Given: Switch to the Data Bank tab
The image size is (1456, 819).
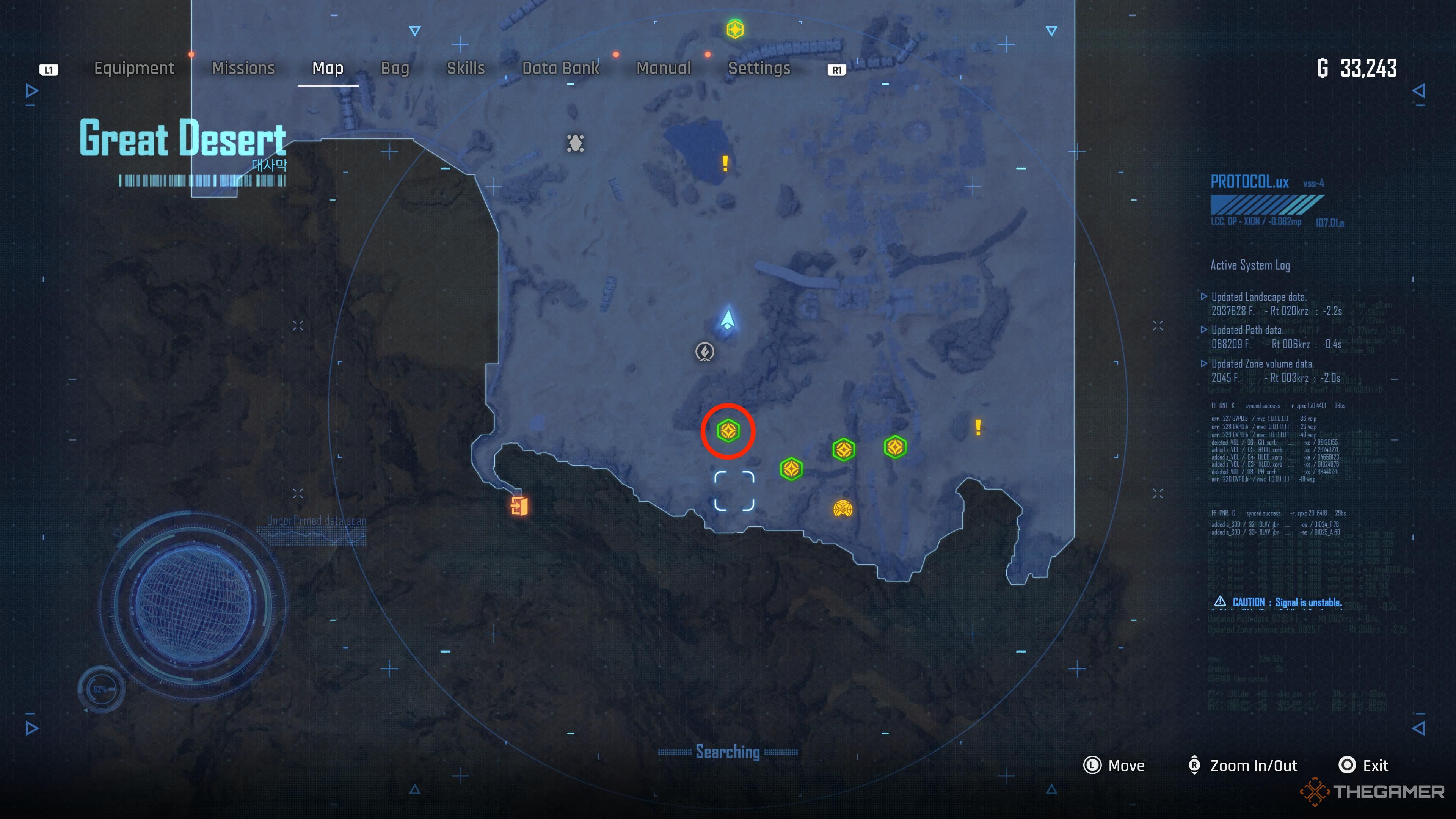Looking at the screenshot, I should 561,68.
